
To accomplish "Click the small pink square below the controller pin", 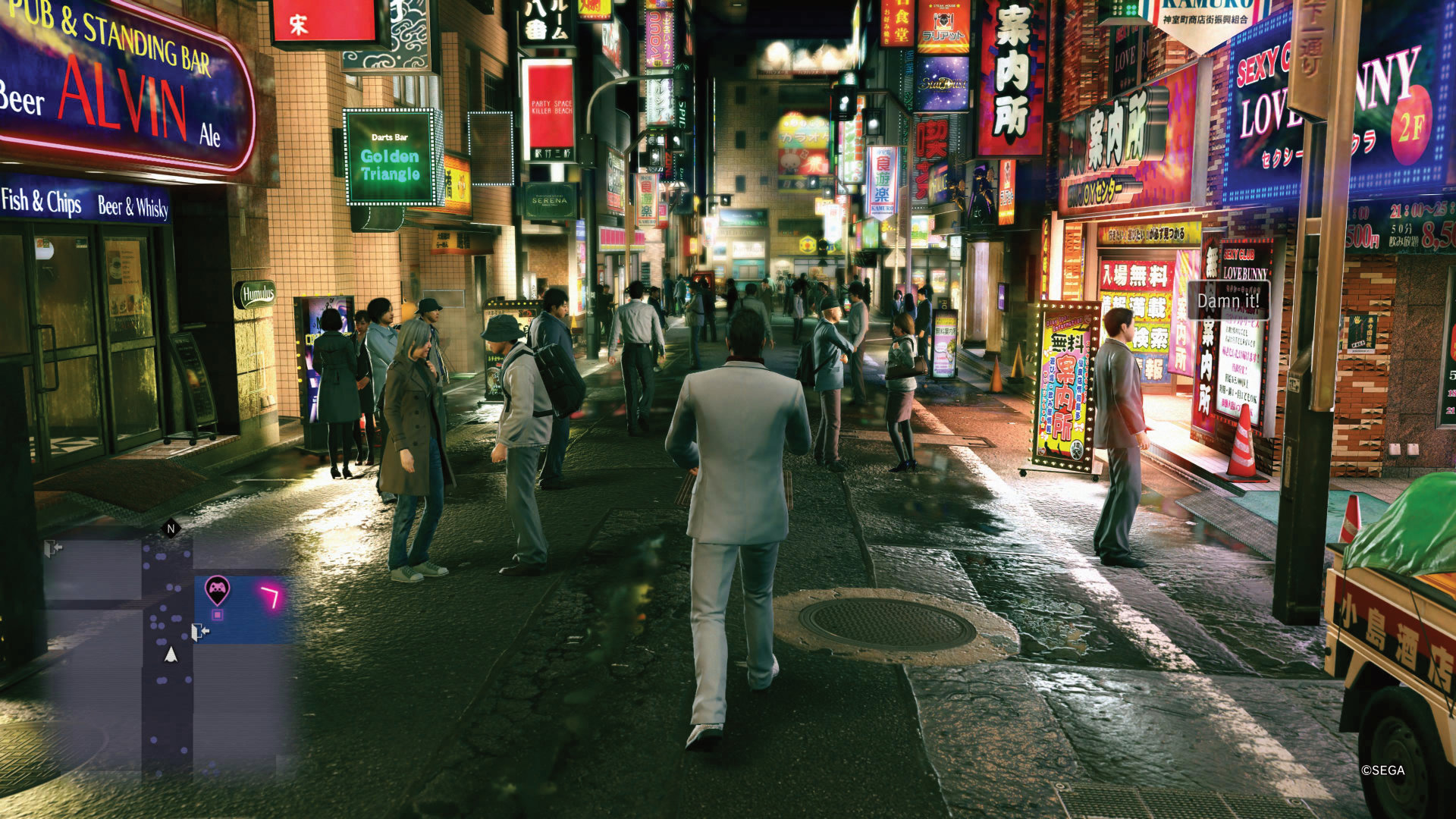I will click(x=217, y=615).
